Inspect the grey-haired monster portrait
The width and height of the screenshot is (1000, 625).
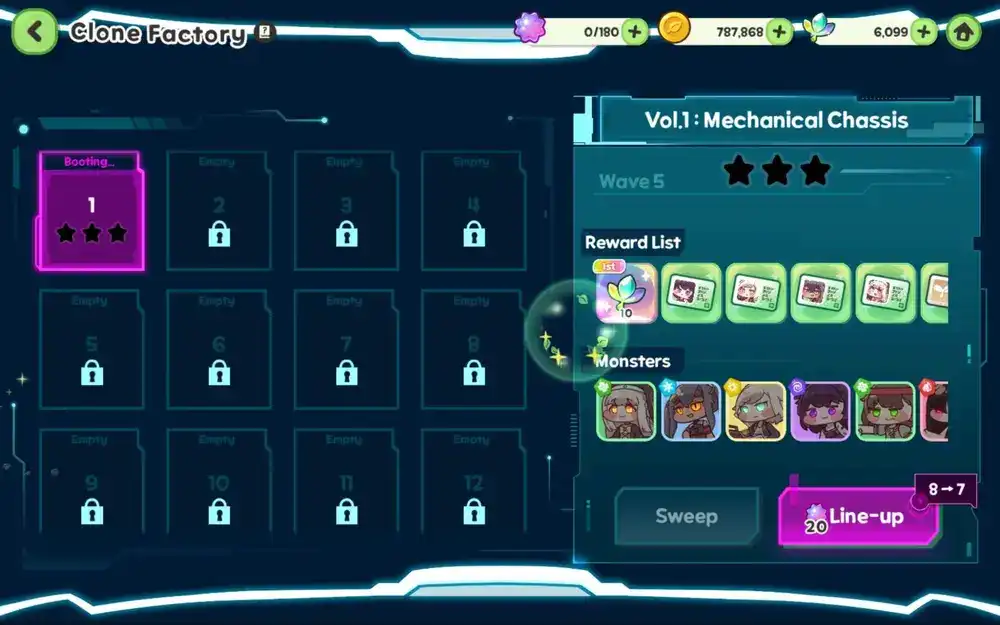coord(627,411)
